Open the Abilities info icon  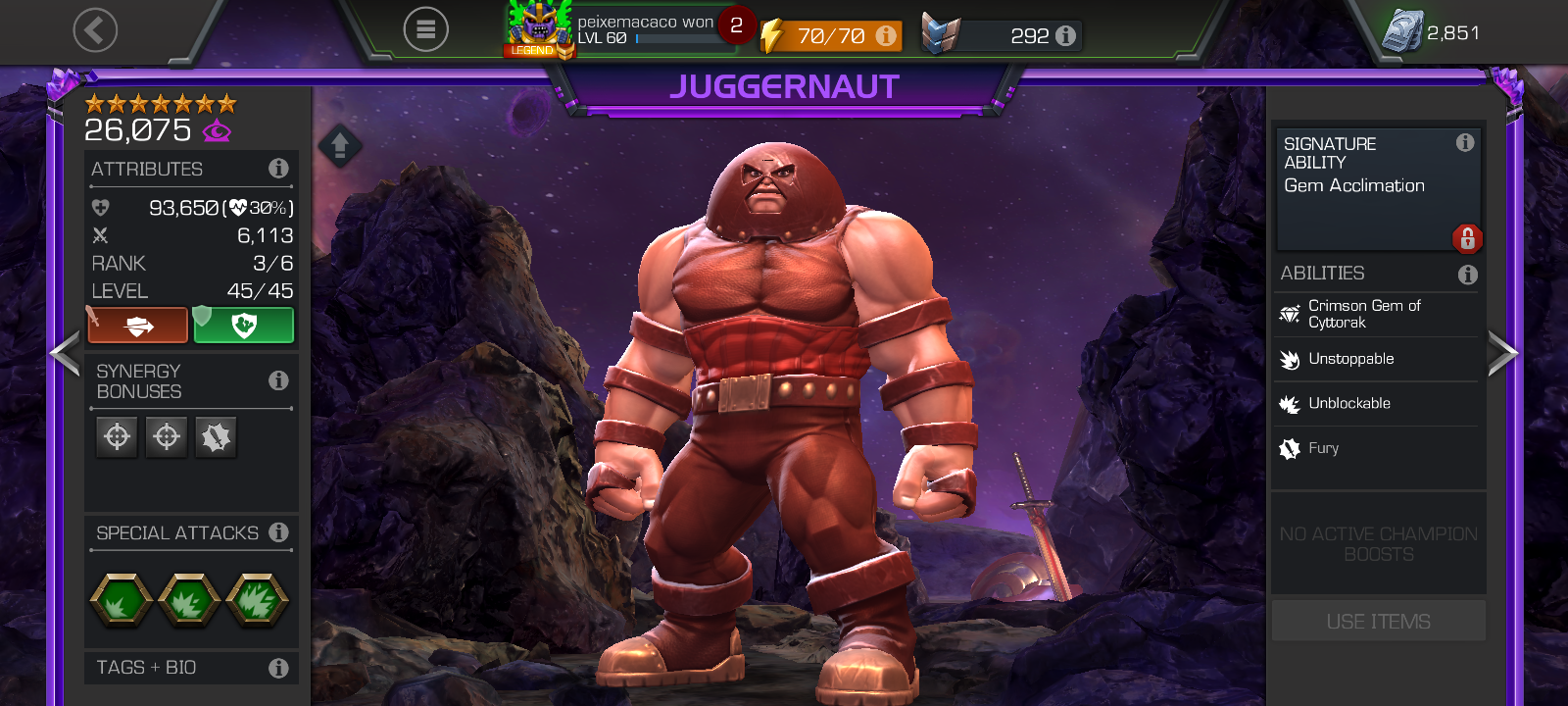click(x=1467, y=275)
